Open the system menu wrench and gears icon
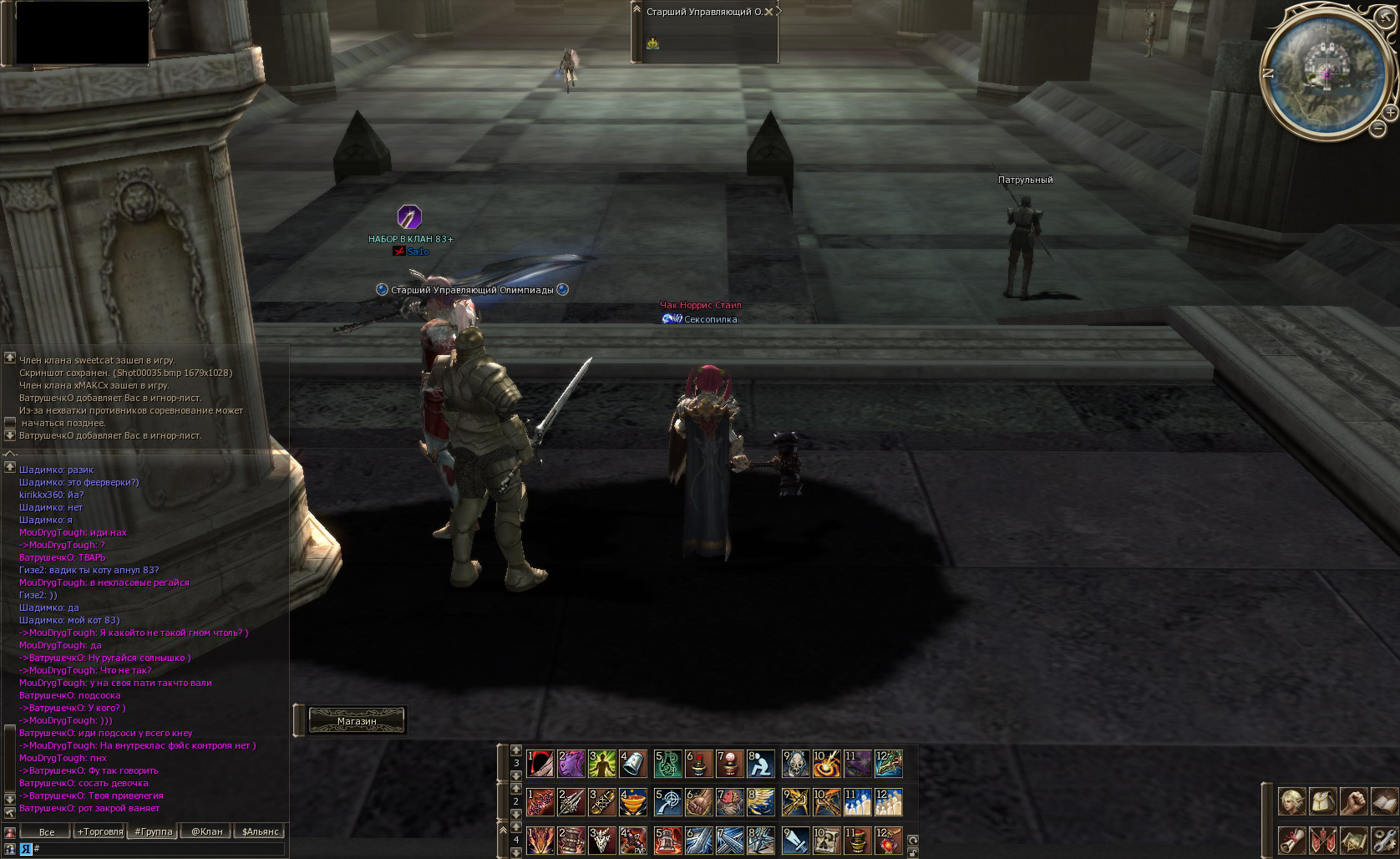 [x=1384, y=841]
